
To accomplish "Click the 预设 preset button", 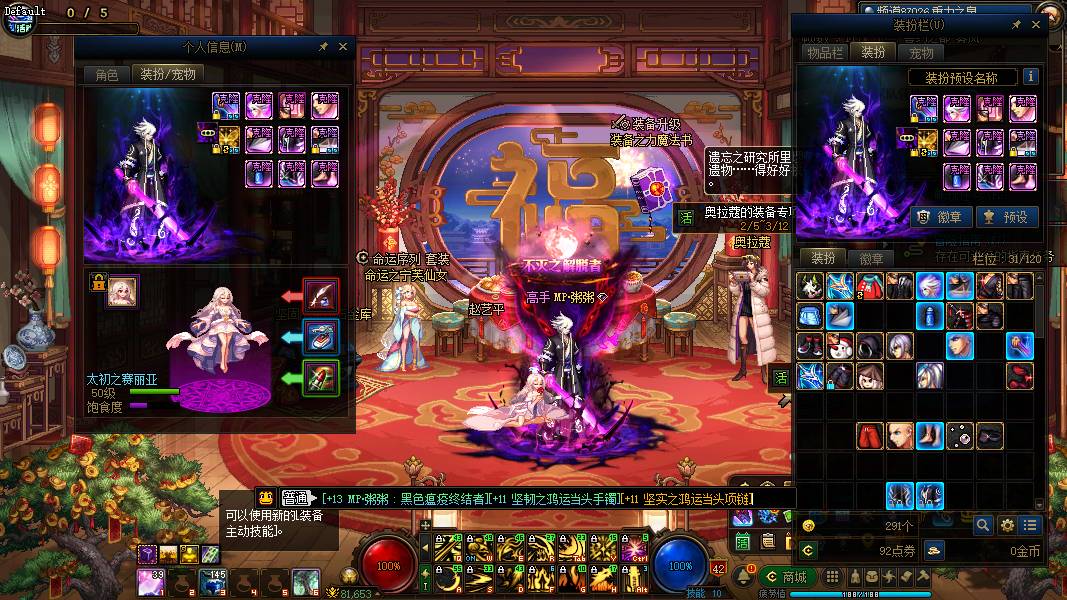I will pos(1007,217).
